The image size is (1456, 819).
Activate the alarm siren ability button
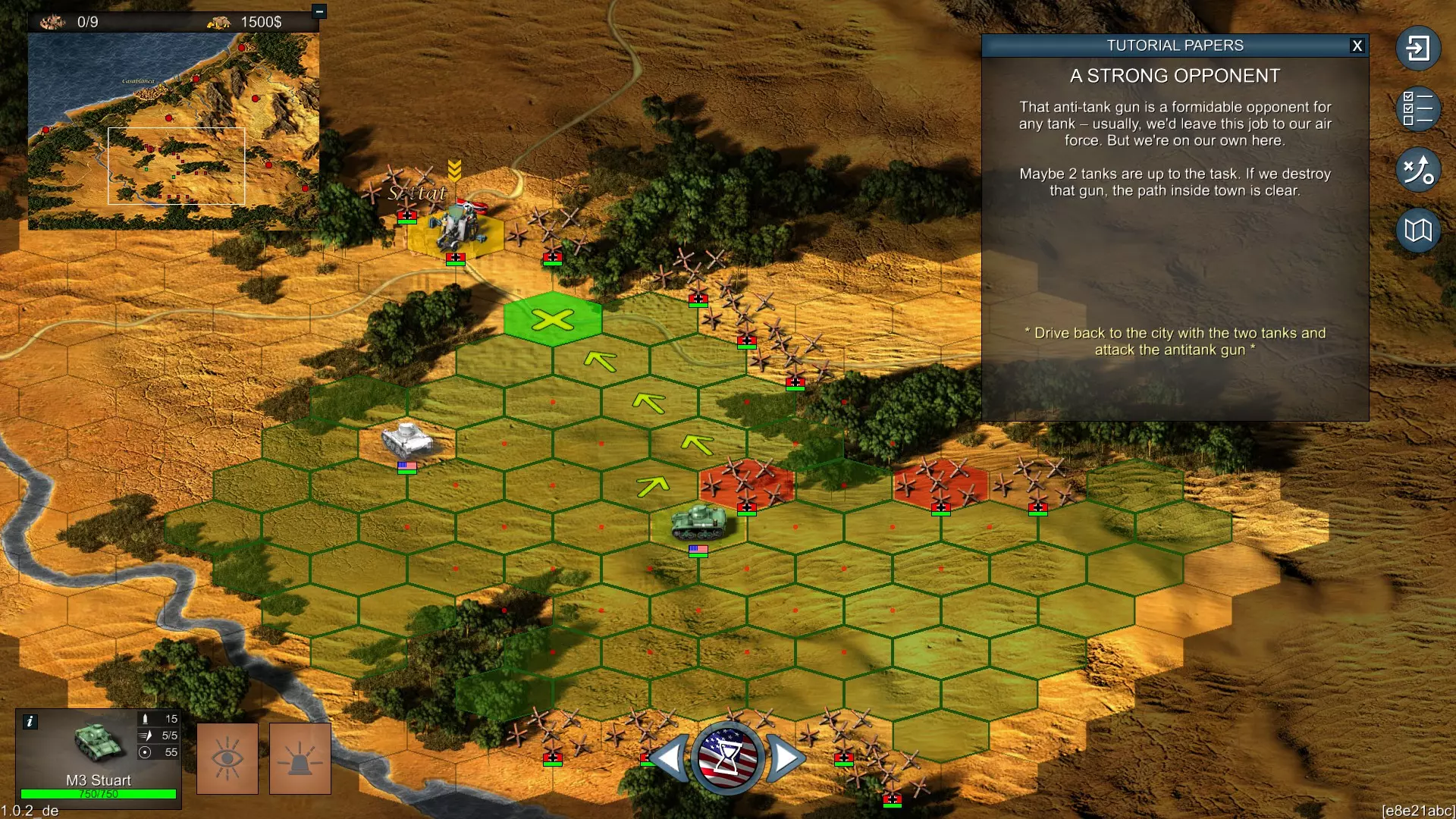300,758
